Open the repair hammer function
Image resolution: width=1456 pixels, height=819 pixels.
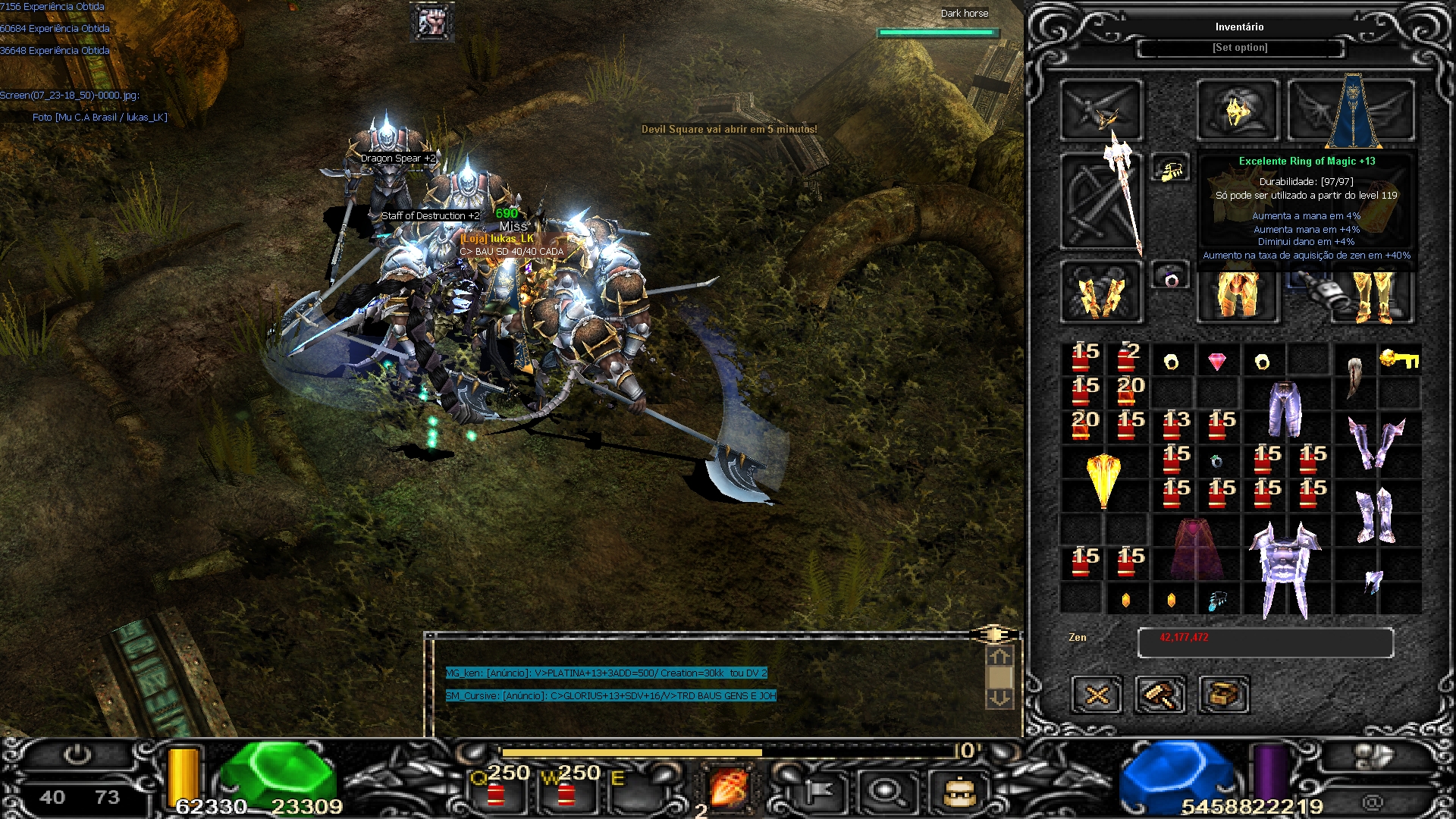click(1160, 694)
